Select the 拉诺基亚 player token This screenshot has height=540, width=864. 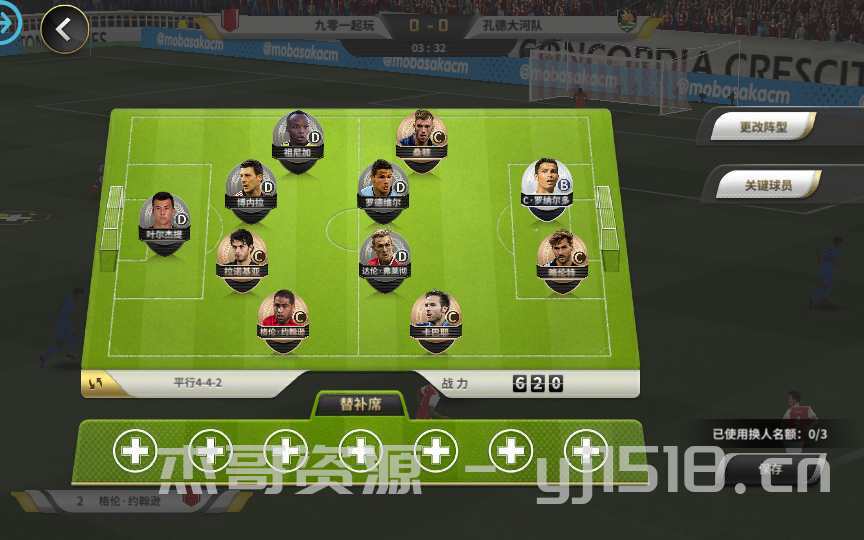pos(242,254)
